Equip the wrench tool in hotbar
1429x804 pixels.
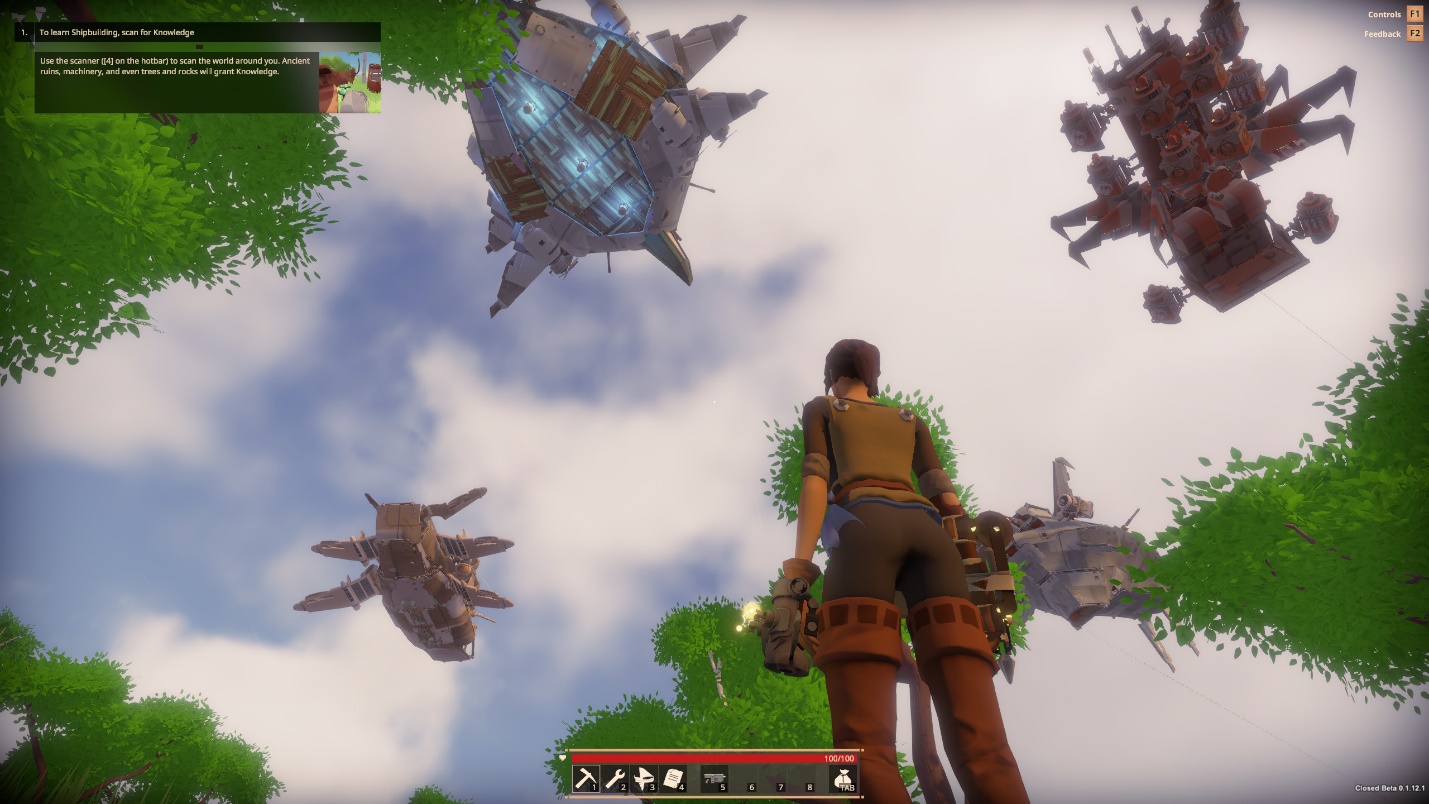click(615, 779)
